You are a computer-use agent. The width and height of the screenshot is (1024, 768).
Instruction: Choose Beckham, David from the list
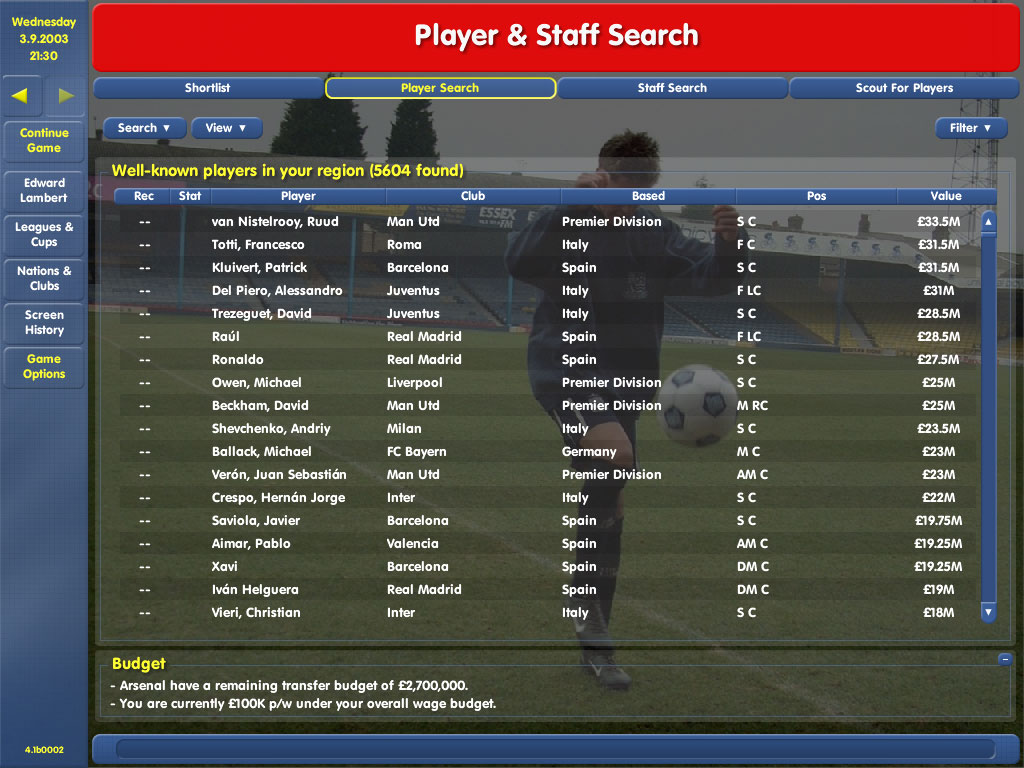[260, 406]
